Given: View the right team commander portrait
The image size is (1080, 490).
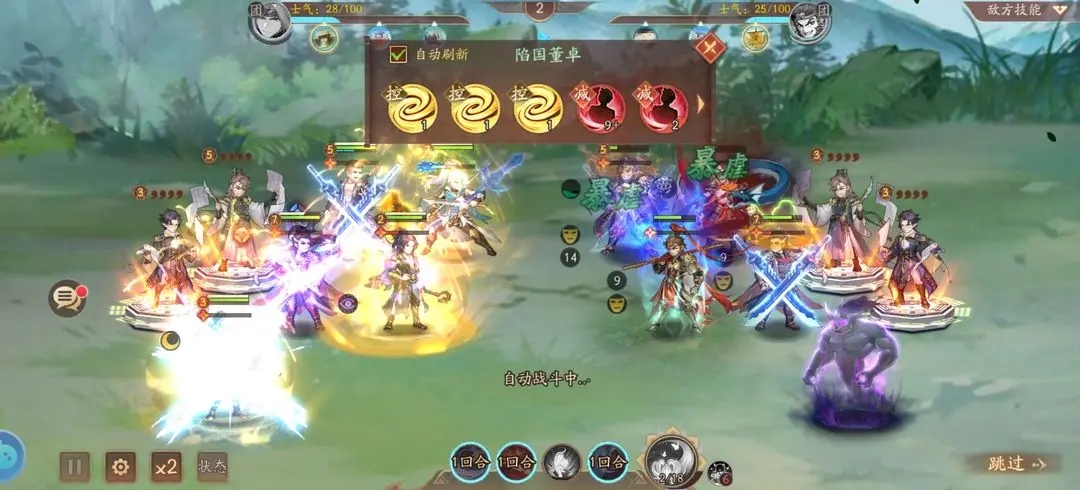Looking at the screenshot, I should (809, 22).
